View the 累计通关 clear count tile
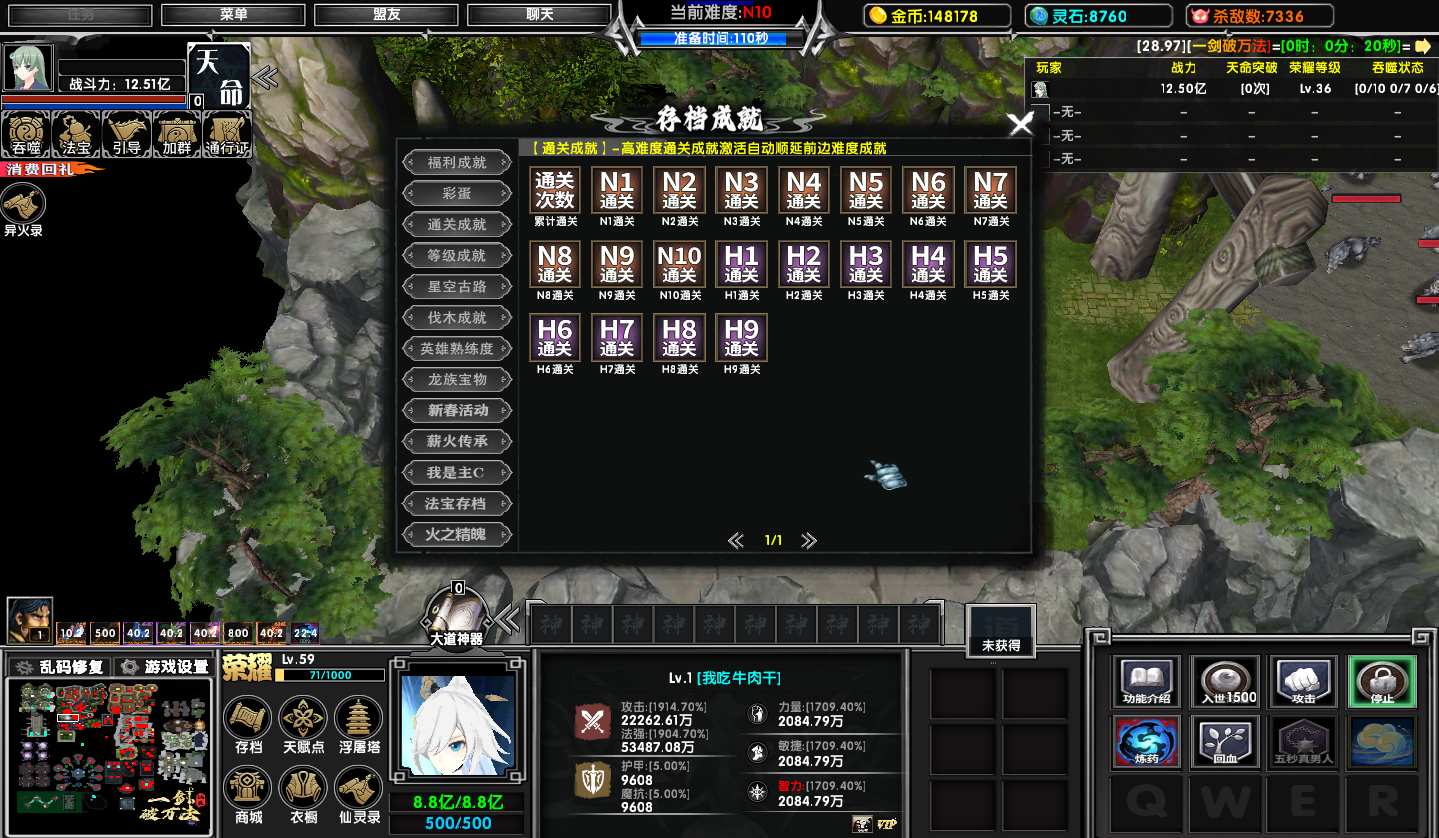The width and height of the screenshot is (1439, 838). pos(555,191)
